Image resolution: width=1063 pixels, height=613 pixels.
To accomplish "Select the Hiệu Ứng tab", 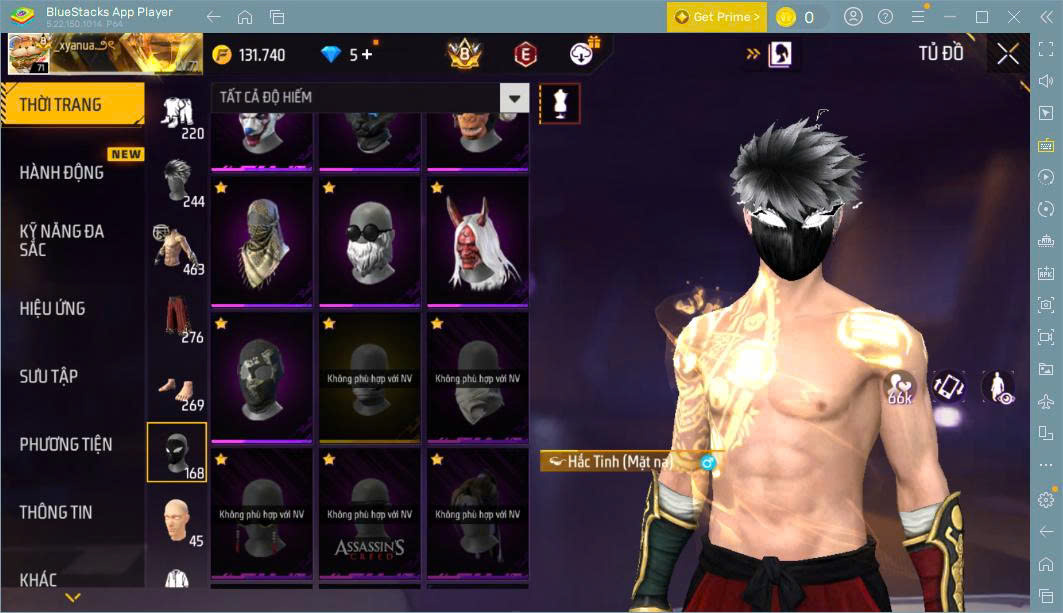I will pyautogui.click(x=52, y=308).
